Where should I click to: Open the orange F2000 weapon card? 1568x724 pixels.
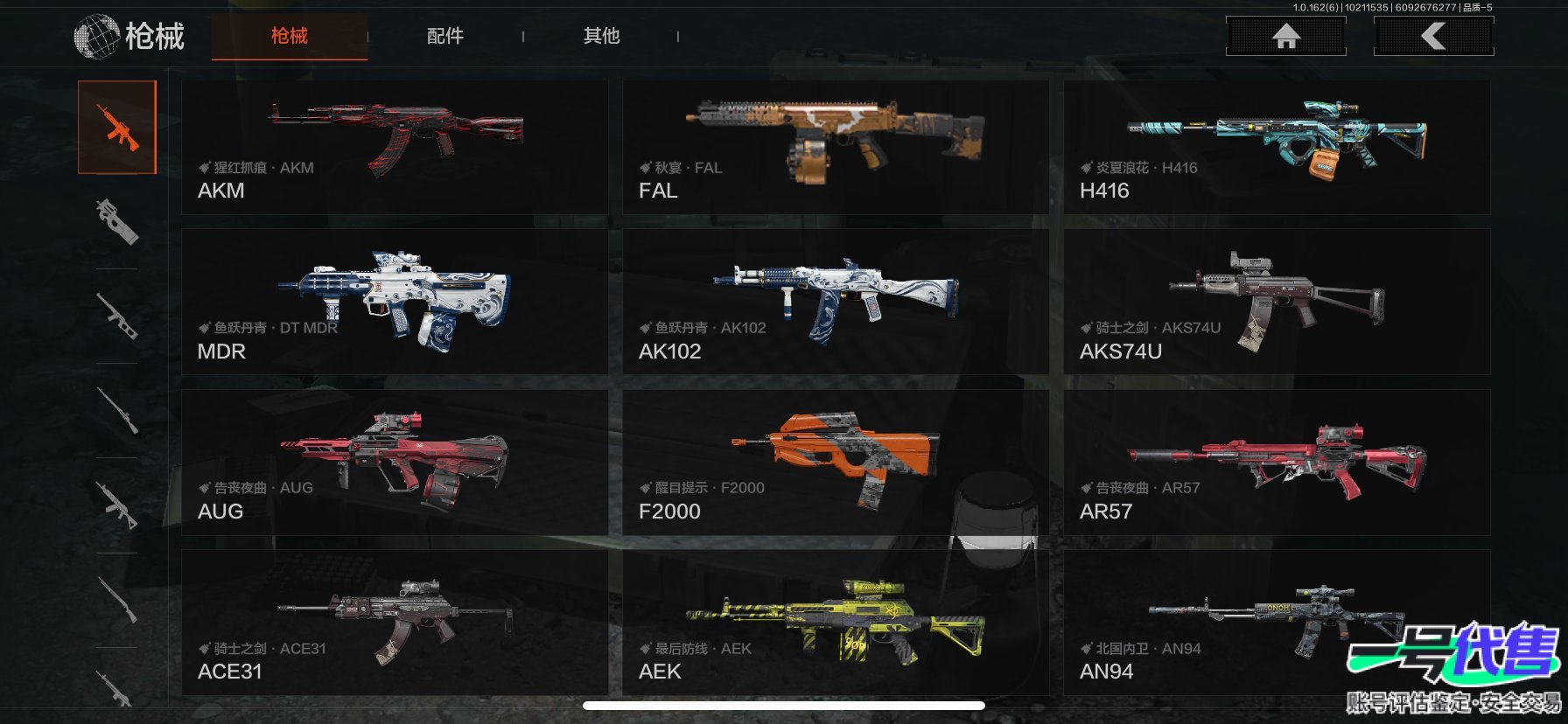pyautogui.click(x=836, y=463)
